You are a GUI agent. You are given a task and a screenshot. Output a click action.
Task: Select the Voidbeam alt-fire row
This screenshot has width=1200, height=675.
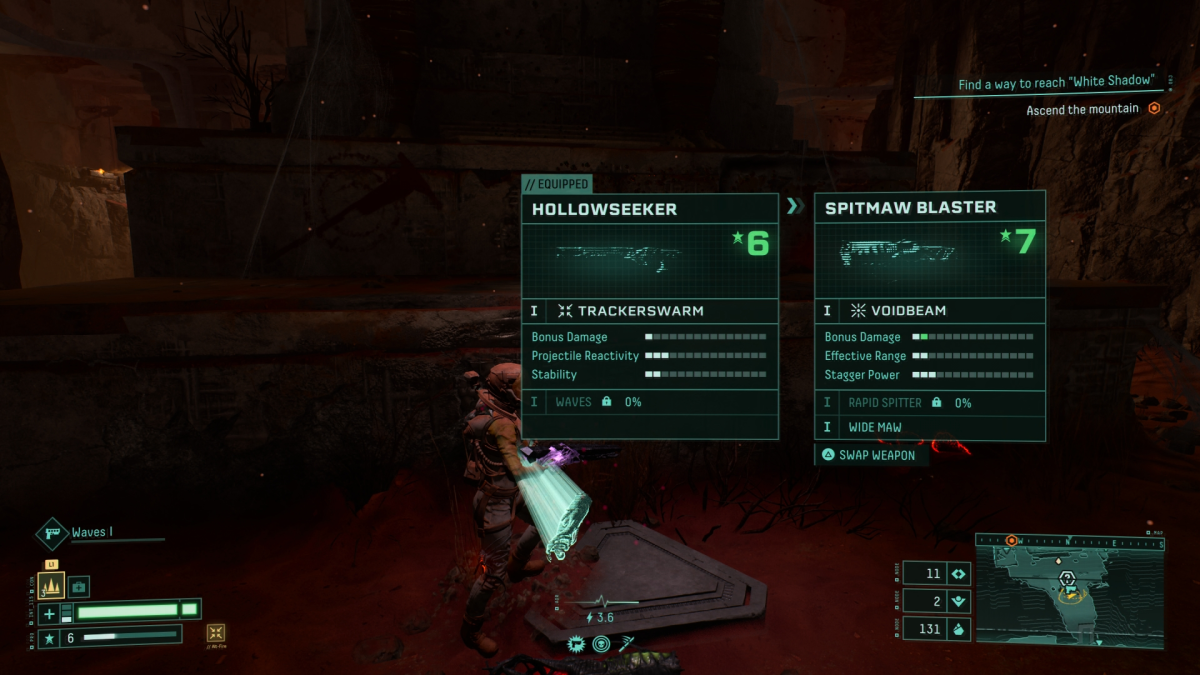[930, 311]
